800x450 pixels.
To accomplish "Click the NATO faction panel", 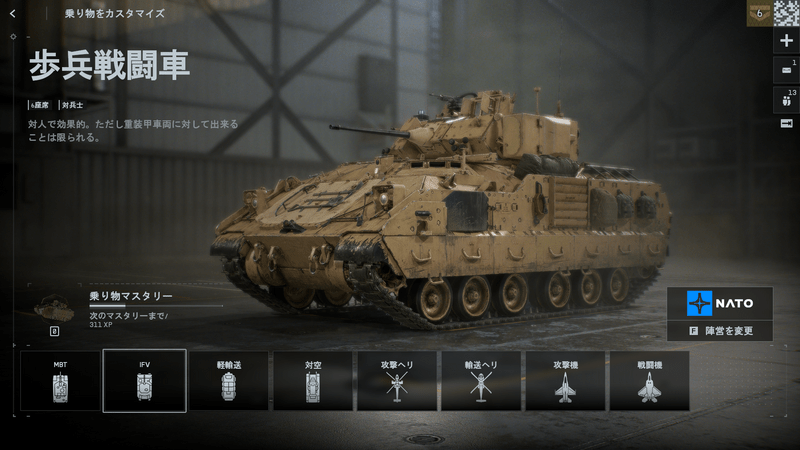I will (x=720, y=302).
